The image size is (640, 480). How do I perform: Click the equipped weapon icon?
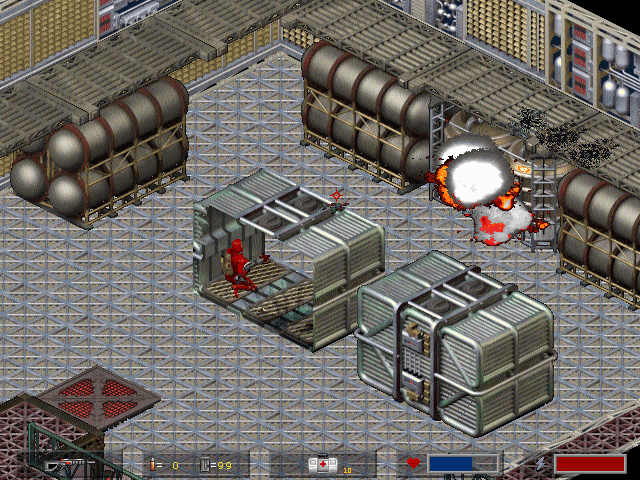pos(72,465)
